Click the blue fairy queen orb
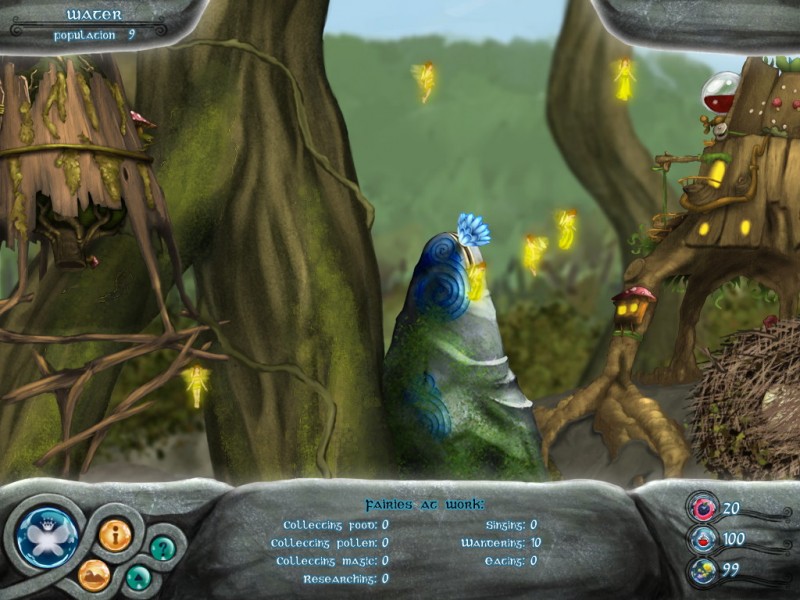This screenshot has width=800, height=600. pyautogui.click(x=47, y=535)
